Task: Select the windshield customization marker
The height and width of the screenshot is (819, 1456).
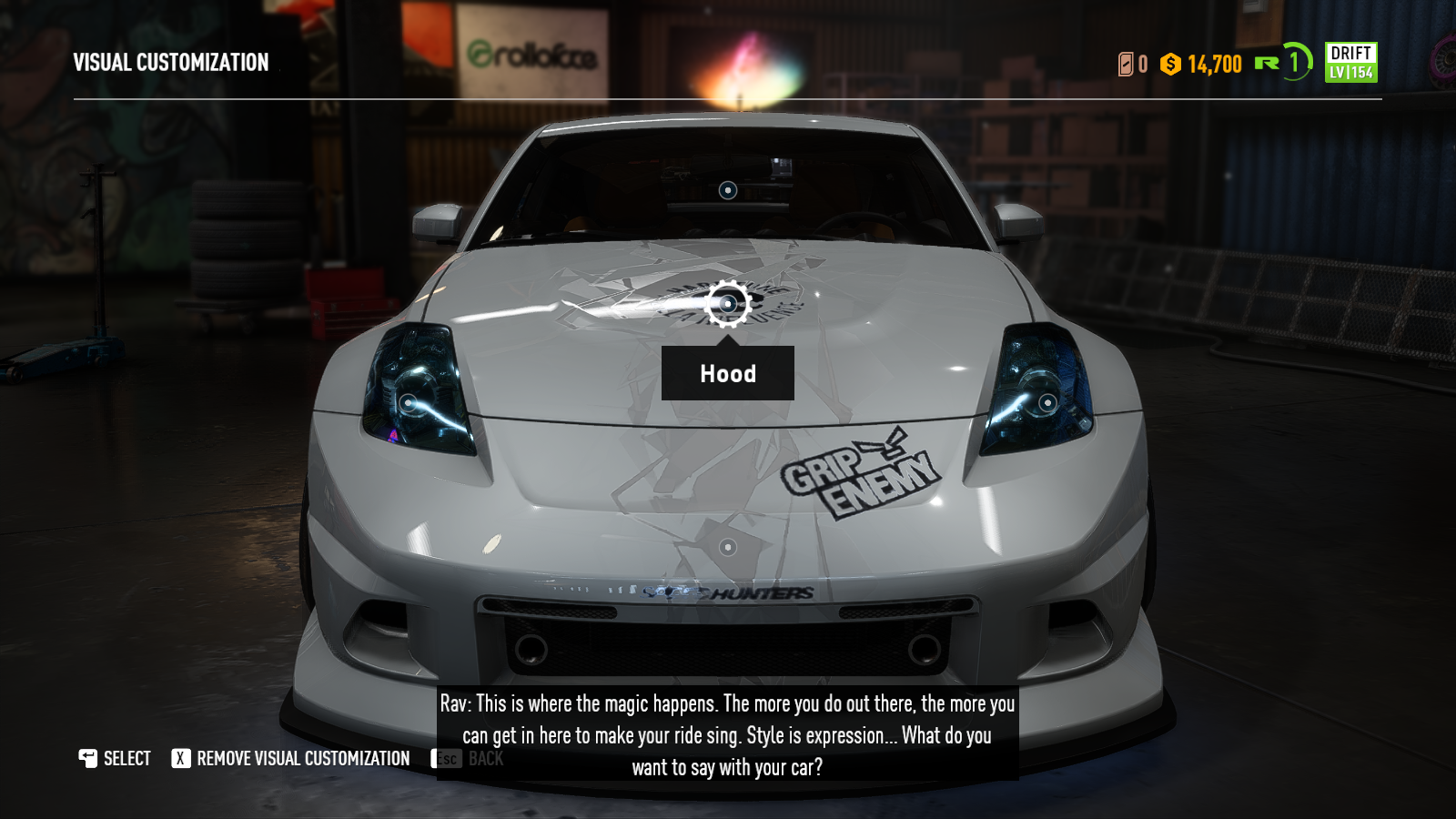Action: 727,190
